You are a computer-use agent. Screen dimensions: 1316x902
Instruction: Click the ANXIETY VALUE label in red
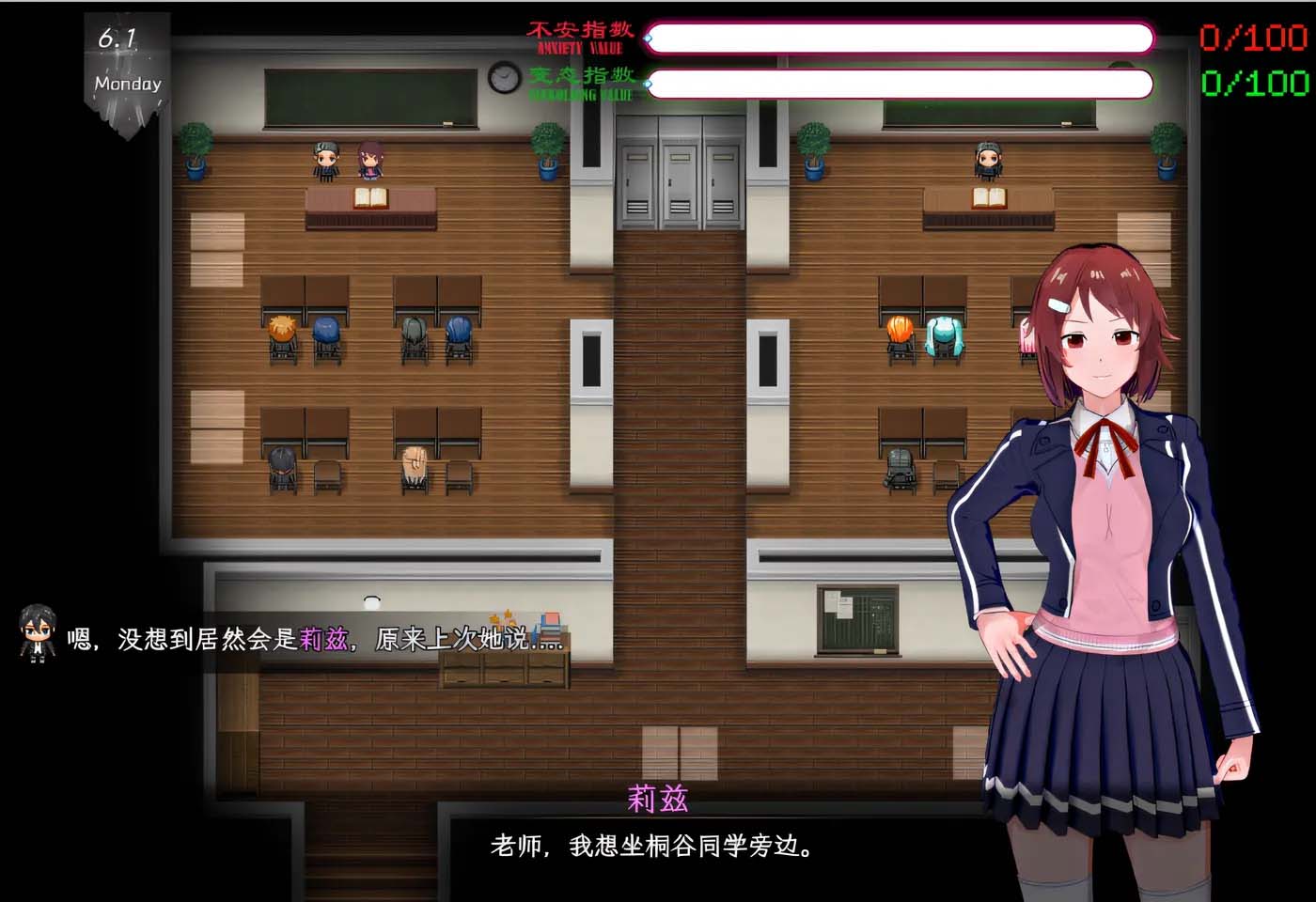coord(579,39)
